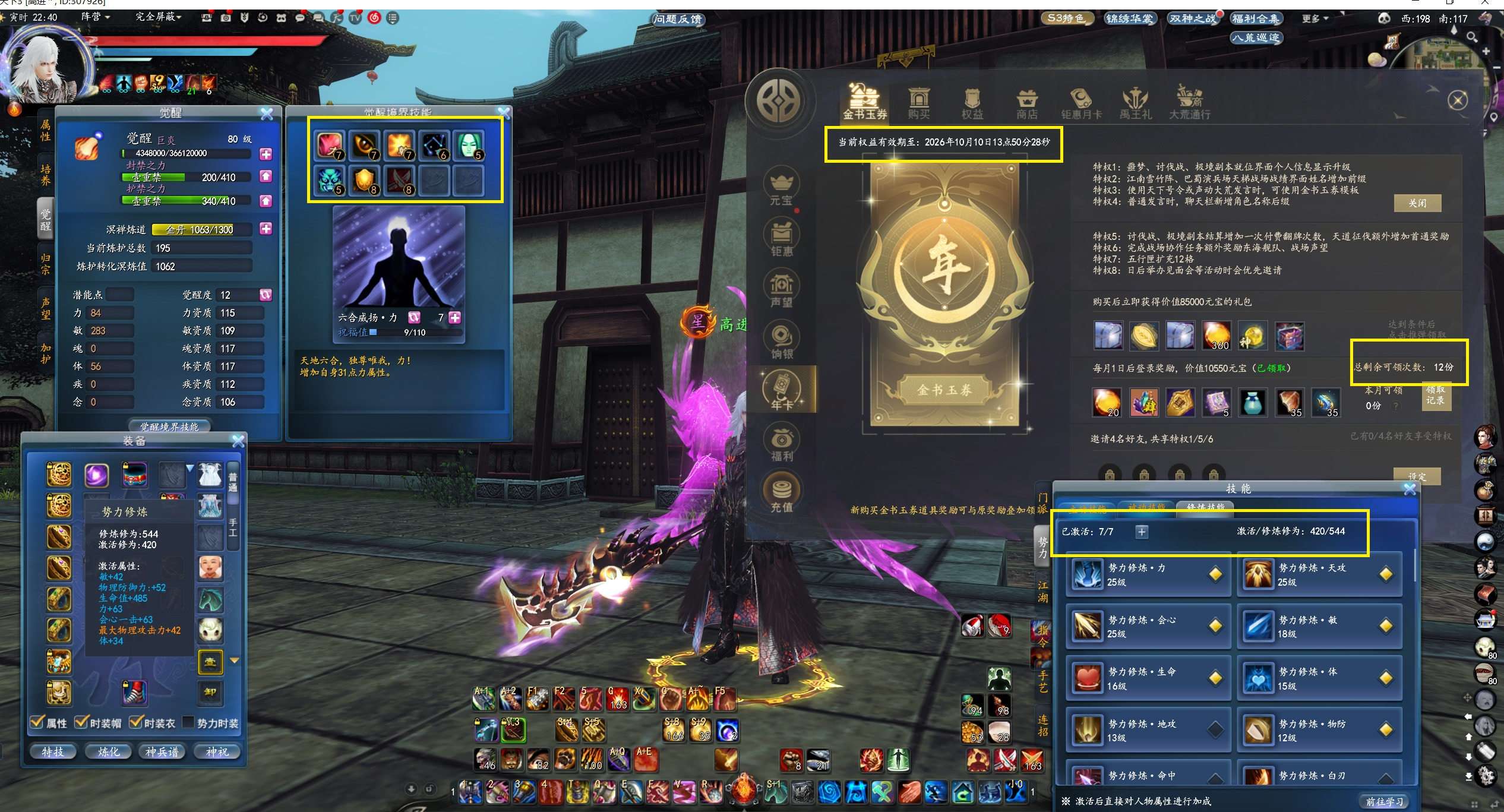Click the 关闭 button beside privileges
This screenshot has width=1504, height=812.
pyautogui.click(x=1417, y=203)
